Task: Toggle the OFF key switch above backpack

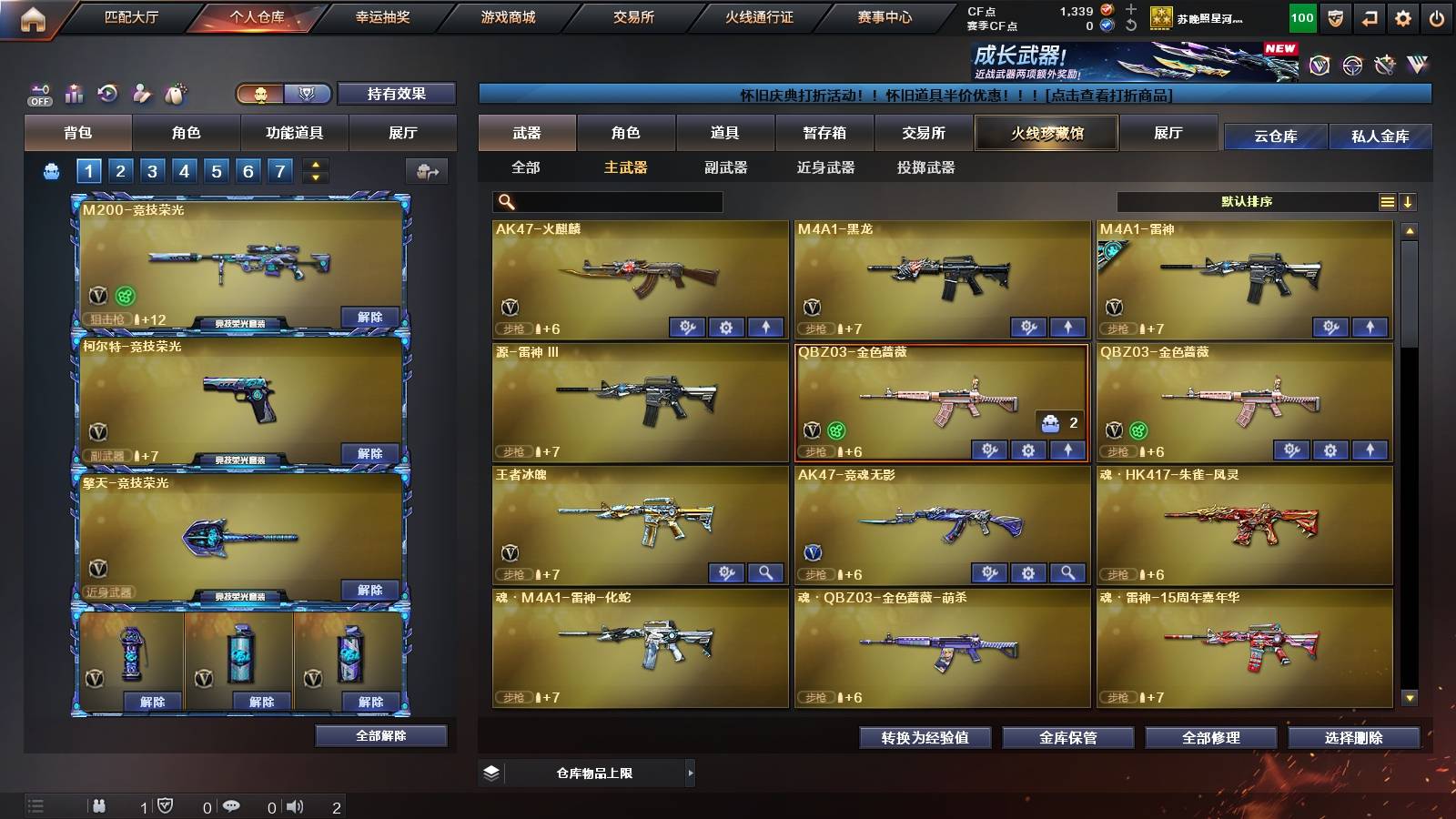Action: point(39,94)
